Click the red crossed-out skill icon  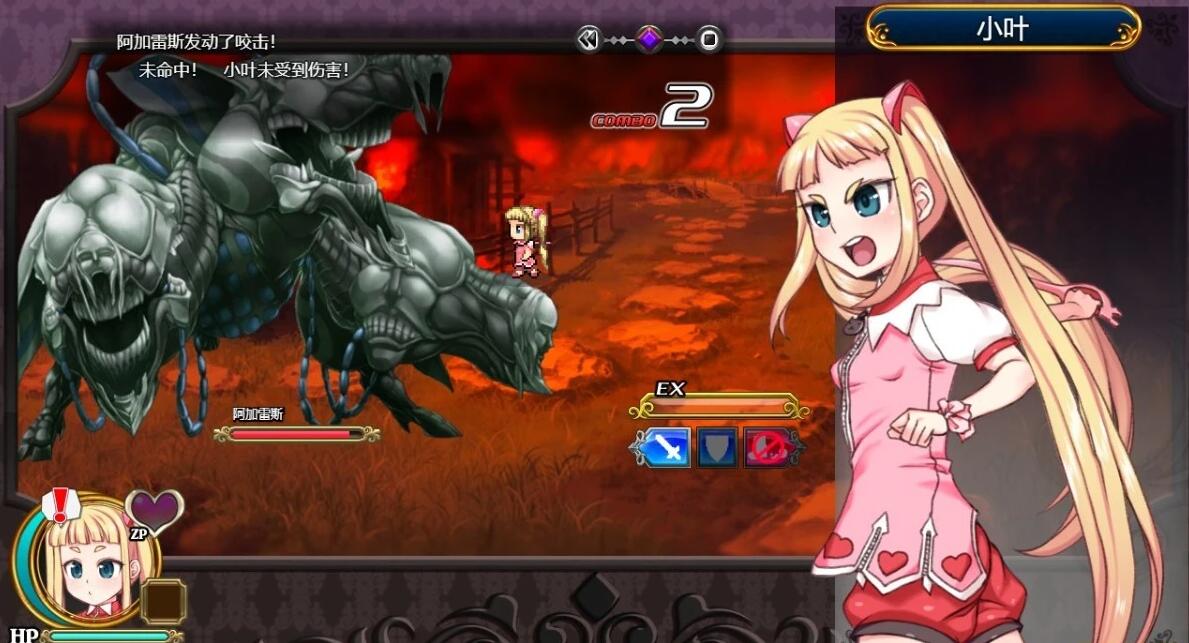pyautogui.click(x=770, y=447)
